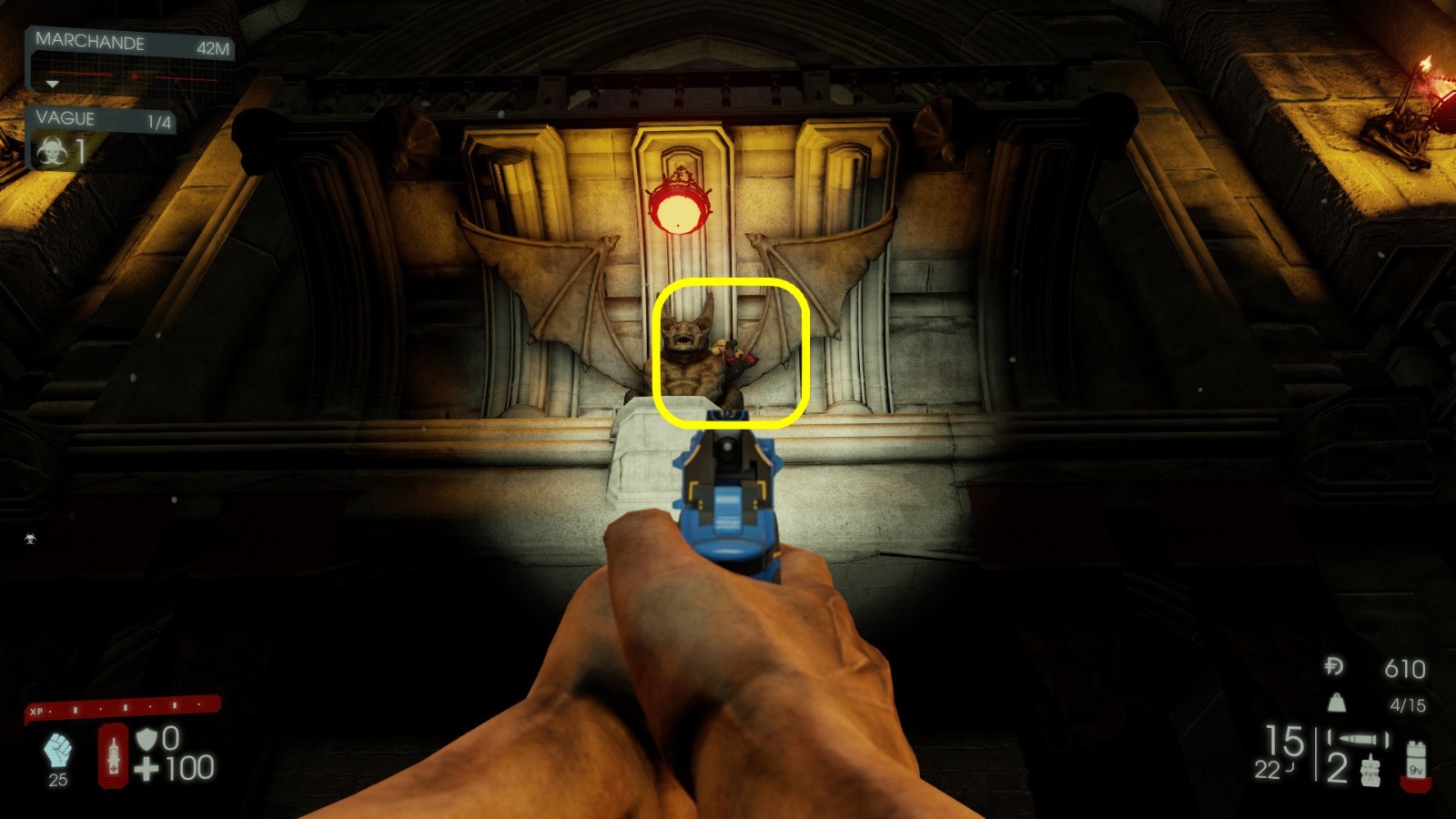Select the Dosh currency icon

pyautogui.click(x=1334, y=666)
